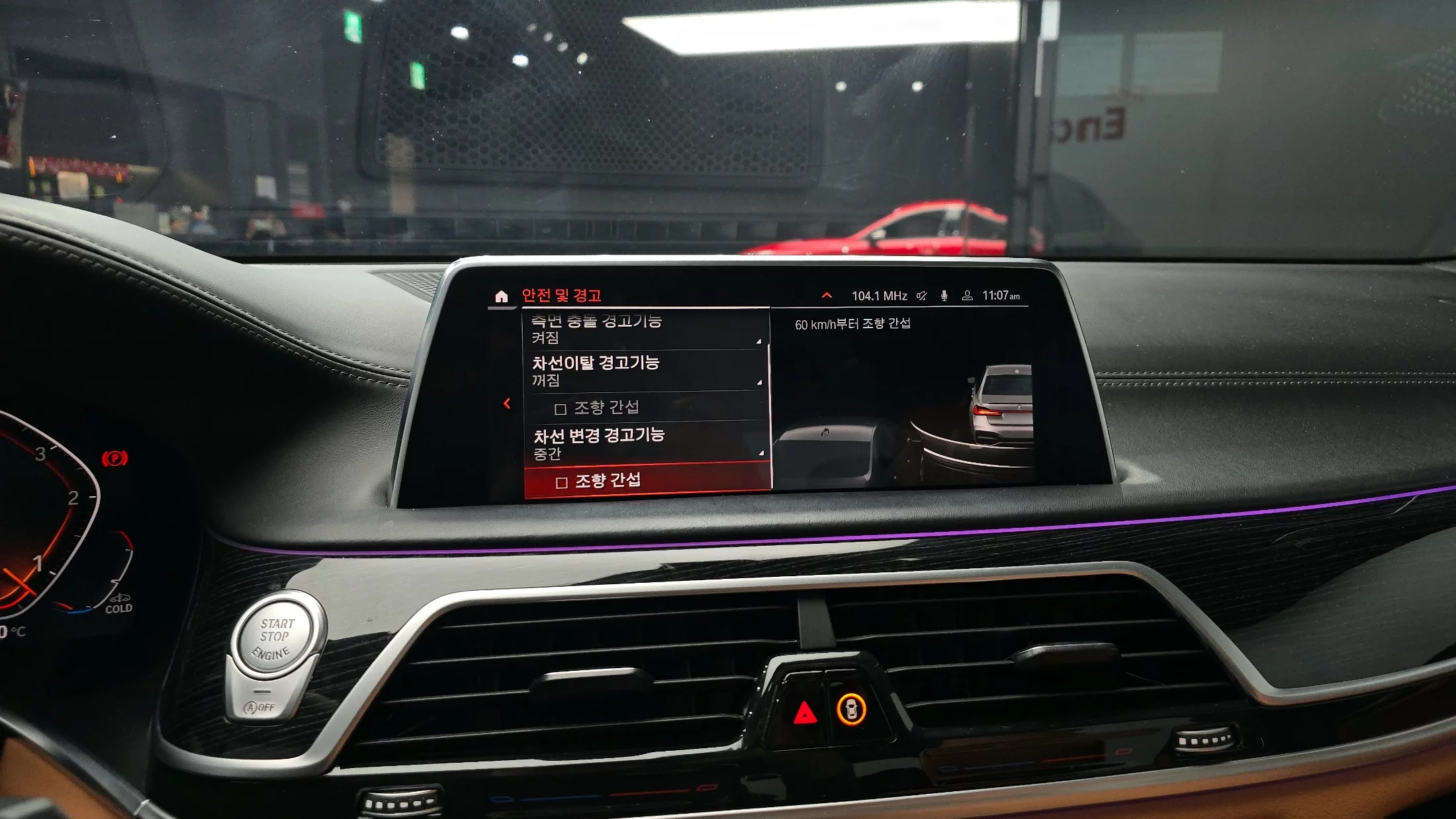Image resolution: width=1456 pixels, height=819 pixels.
Task: Tap the muted speaker icon
Action: point(922,296)
